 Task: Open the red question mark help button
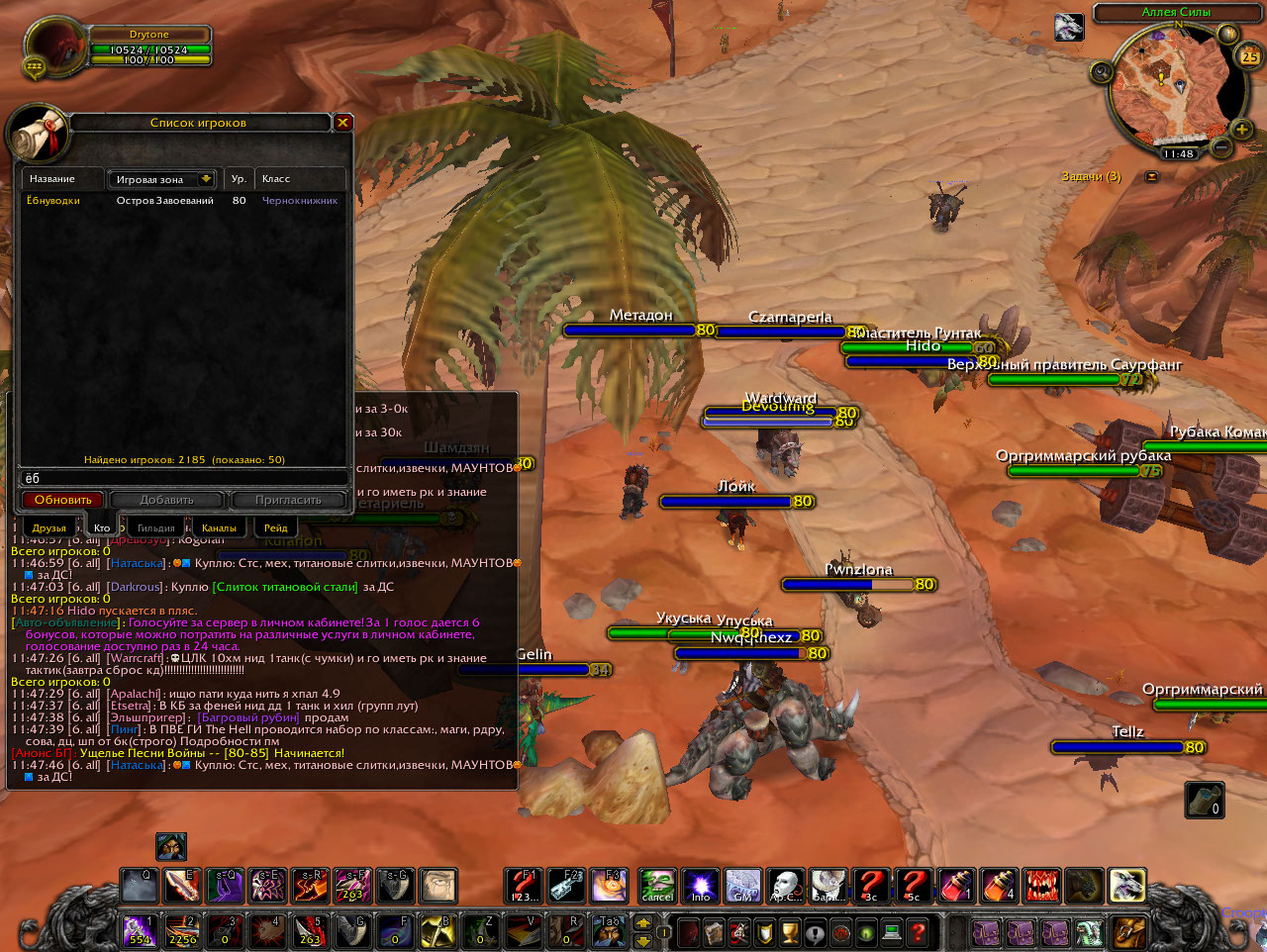918,932
